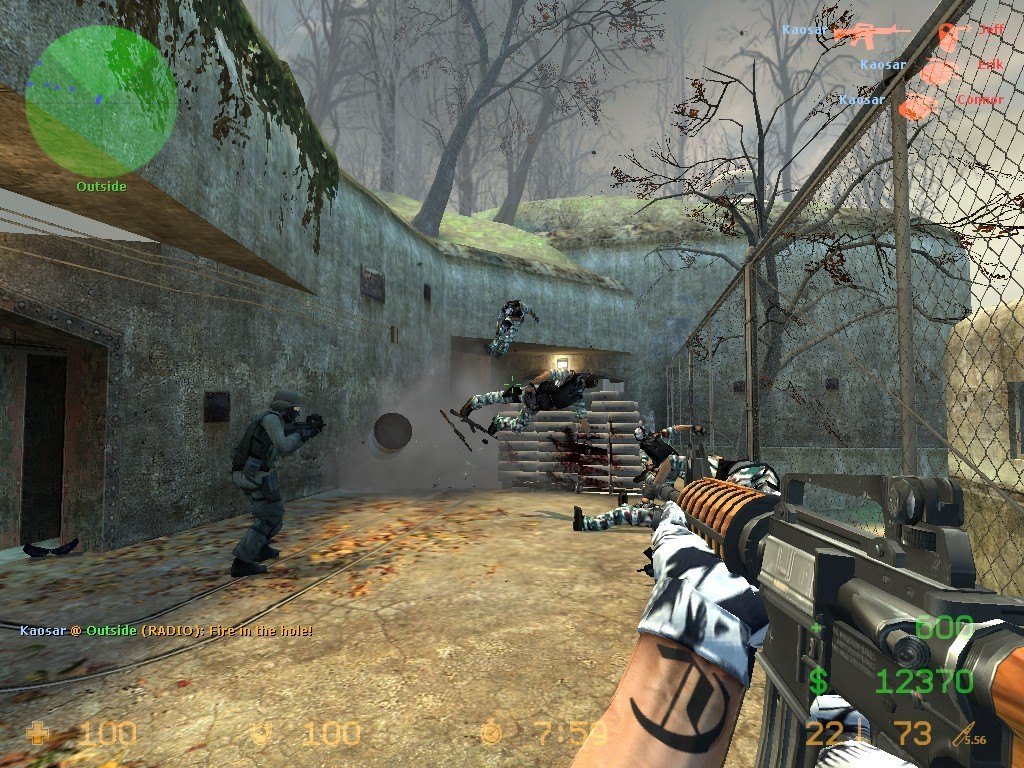
Task: Click the M4A1 rifle icon in kill feed
Action: pos(870,33)
